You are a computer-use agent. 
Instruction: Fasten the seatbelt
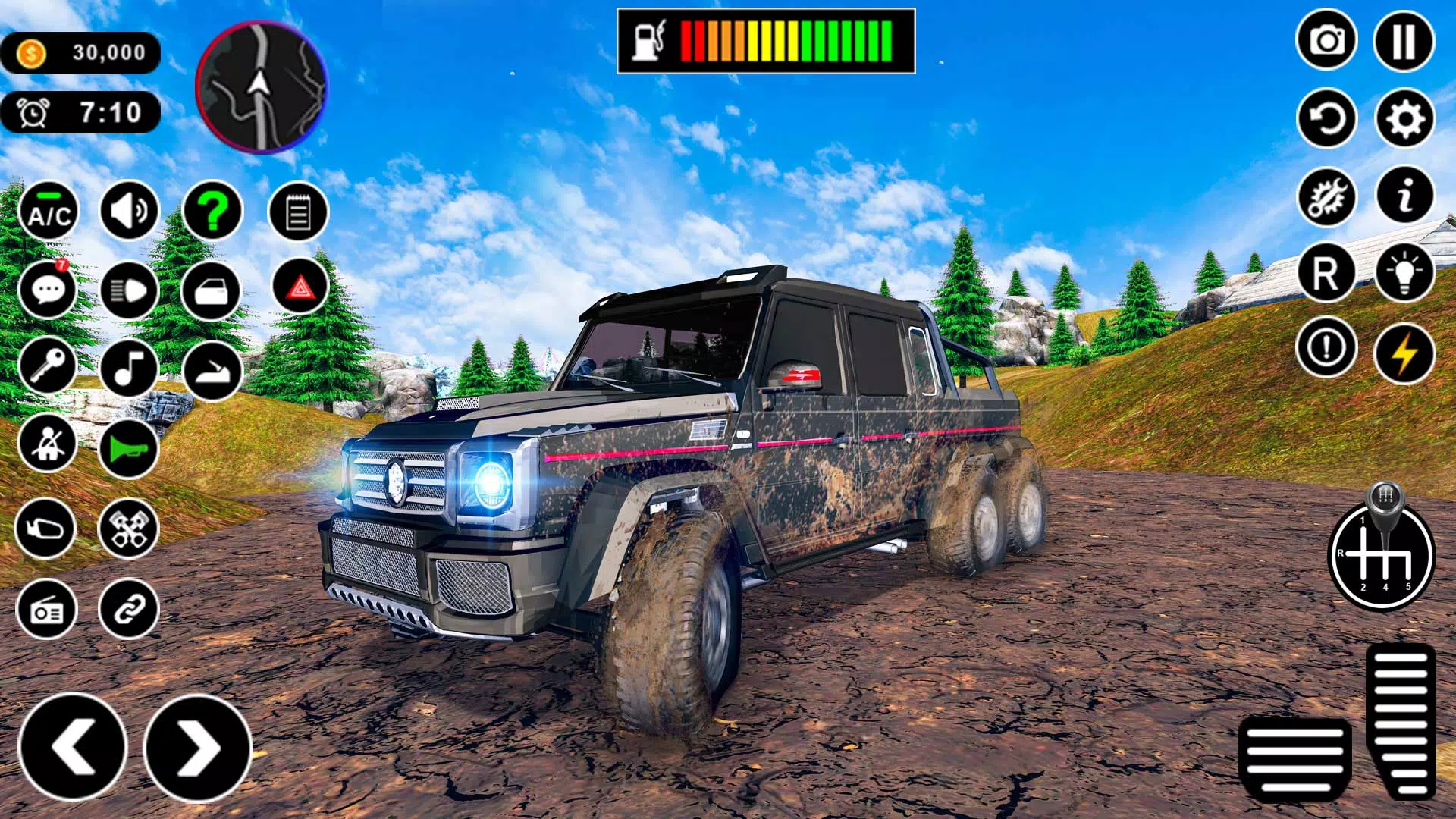(47, 446)
